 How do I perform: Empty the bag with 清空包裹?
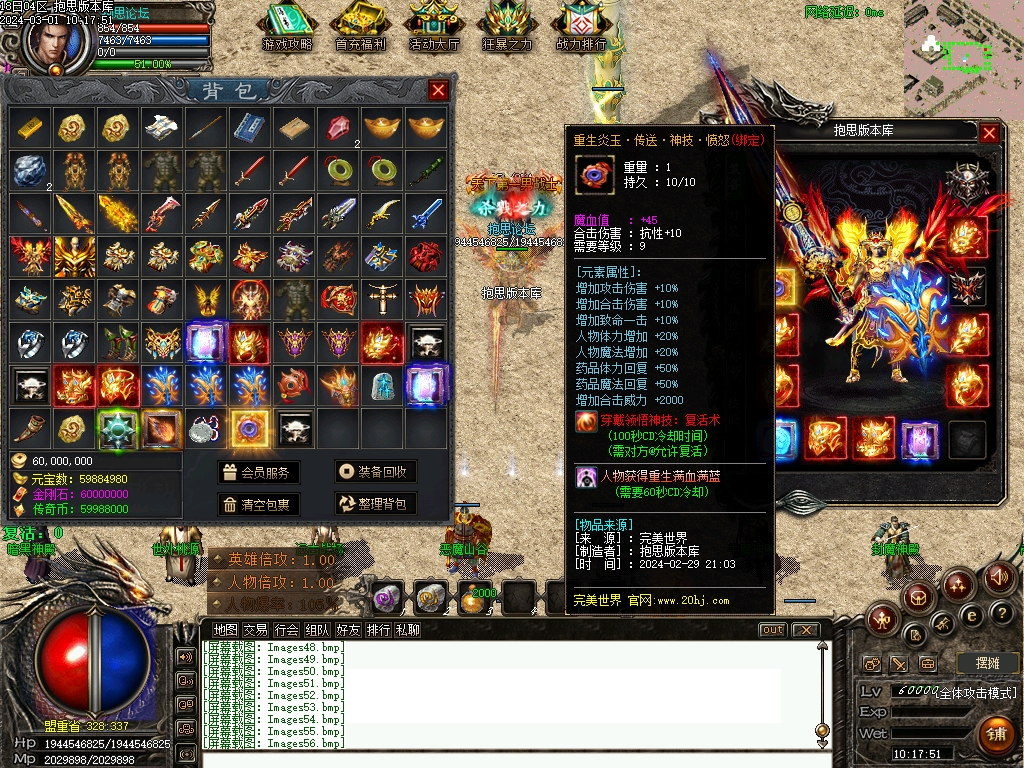(x=259, y=504)
